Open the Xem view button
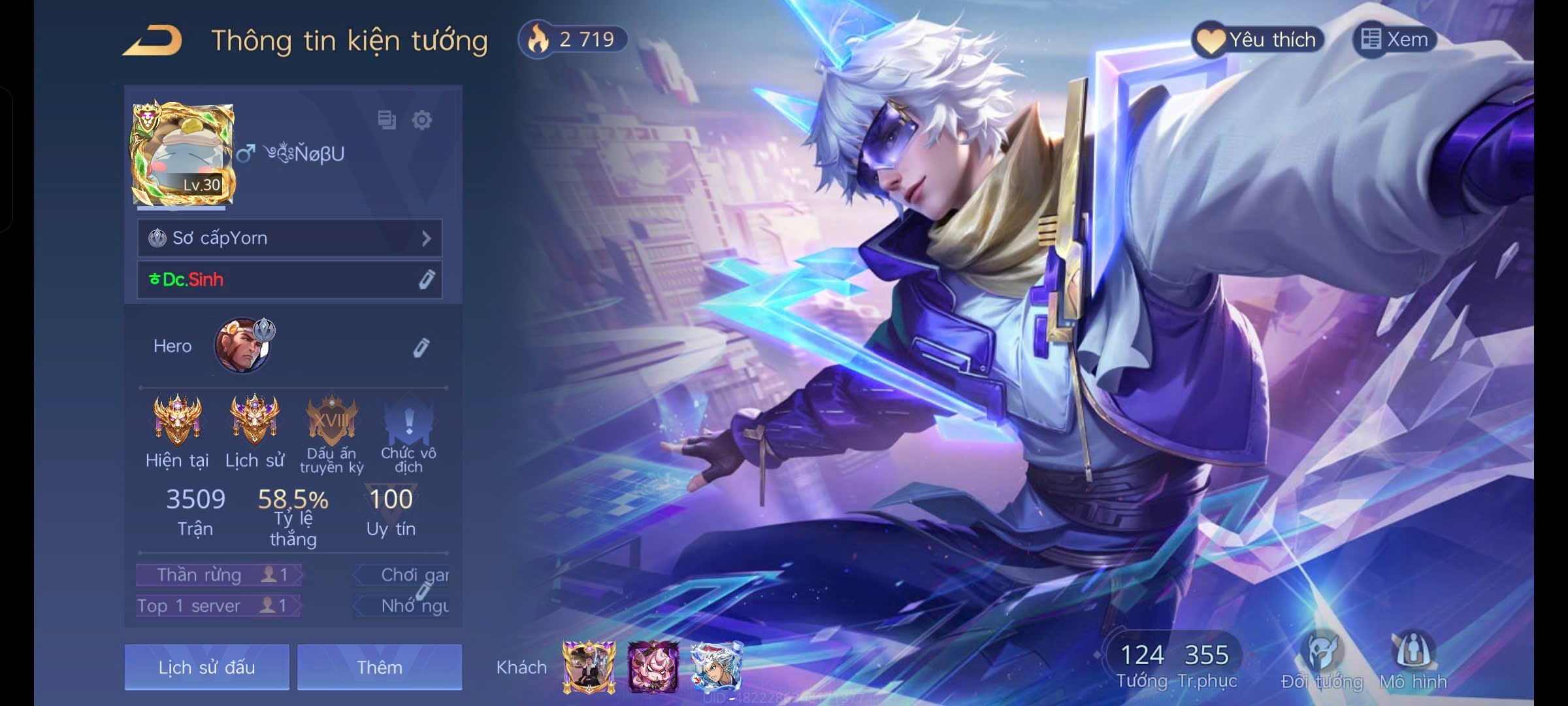The image size is (1568, 706). (x=1395, y=40)
